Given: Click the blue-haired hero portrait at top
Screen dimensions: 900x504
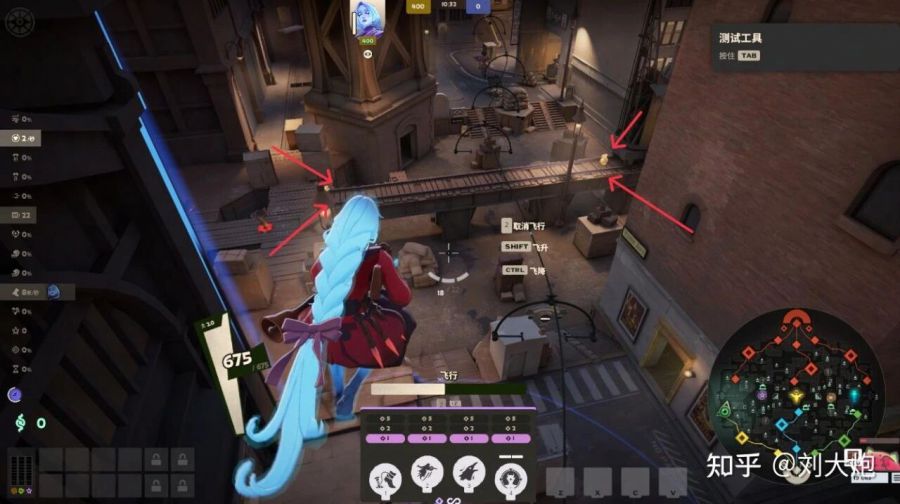Looking at the screenshot, I should [x=366, y=19].
